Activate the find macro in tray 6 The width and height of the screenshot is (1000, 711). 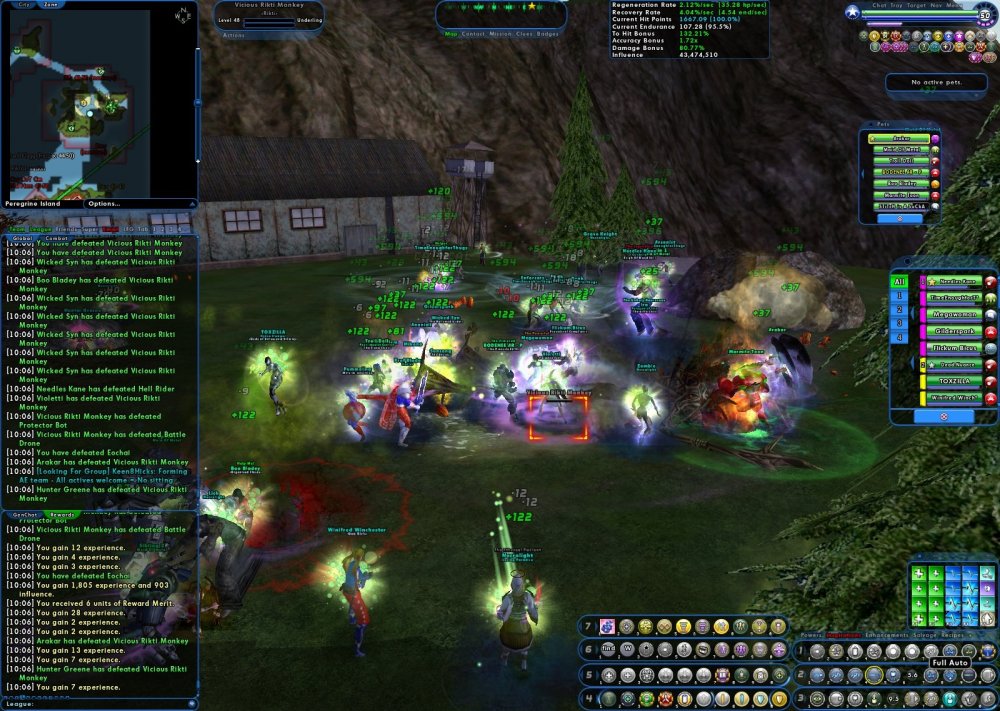tap(608, 650)
